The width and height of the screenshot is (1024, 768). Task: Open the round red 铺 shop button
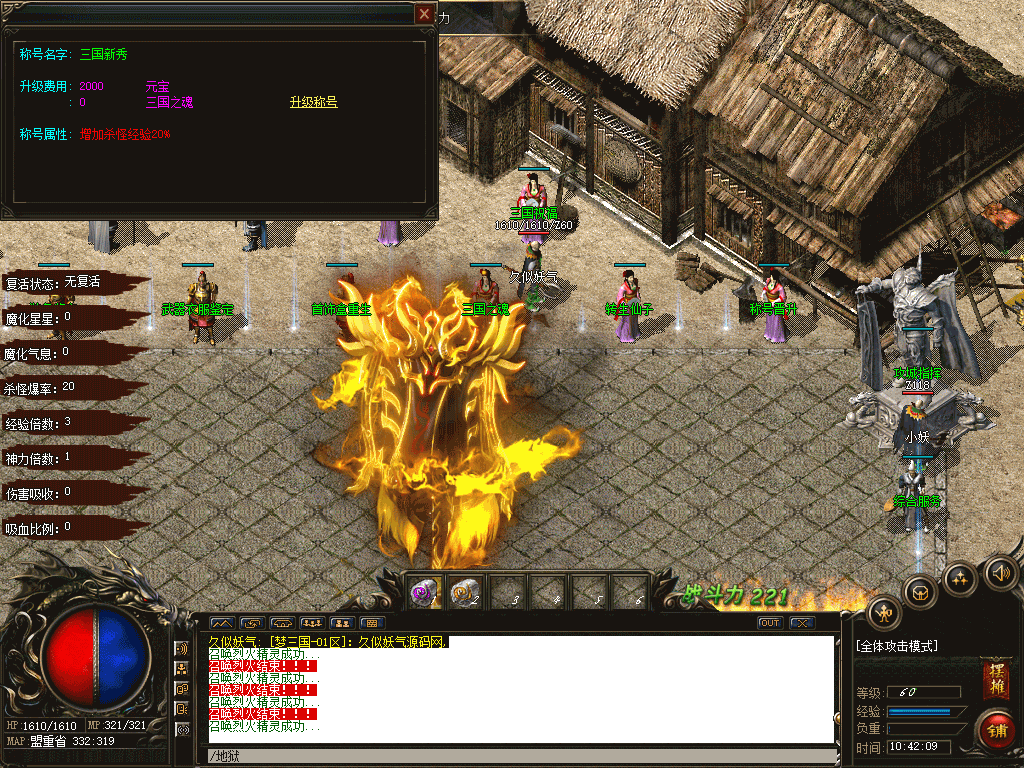tap(996, 729)
